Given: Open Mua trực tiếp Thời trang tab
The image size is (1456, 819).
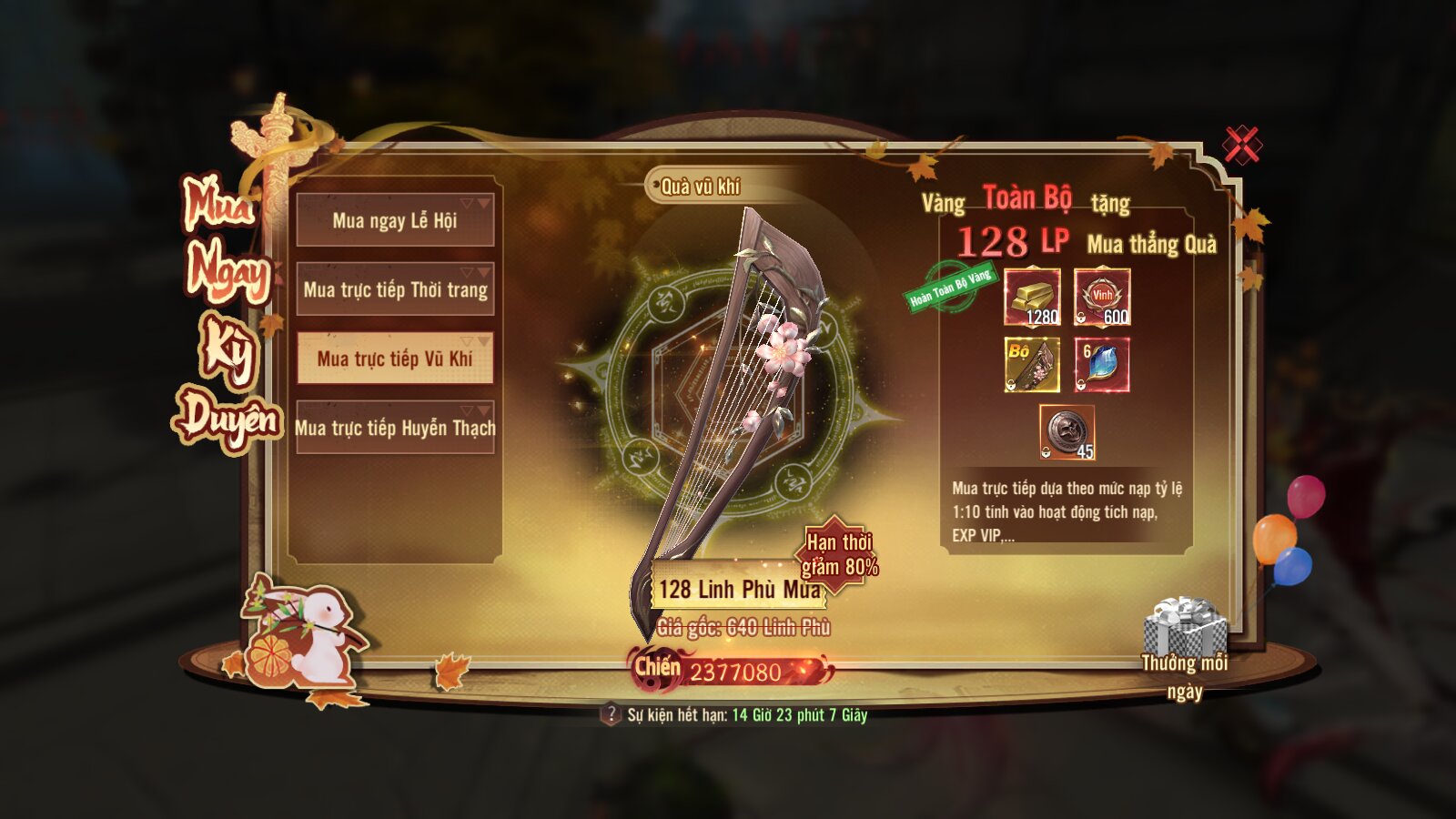Looking at the screenshot, I should [x=395, y=289].
